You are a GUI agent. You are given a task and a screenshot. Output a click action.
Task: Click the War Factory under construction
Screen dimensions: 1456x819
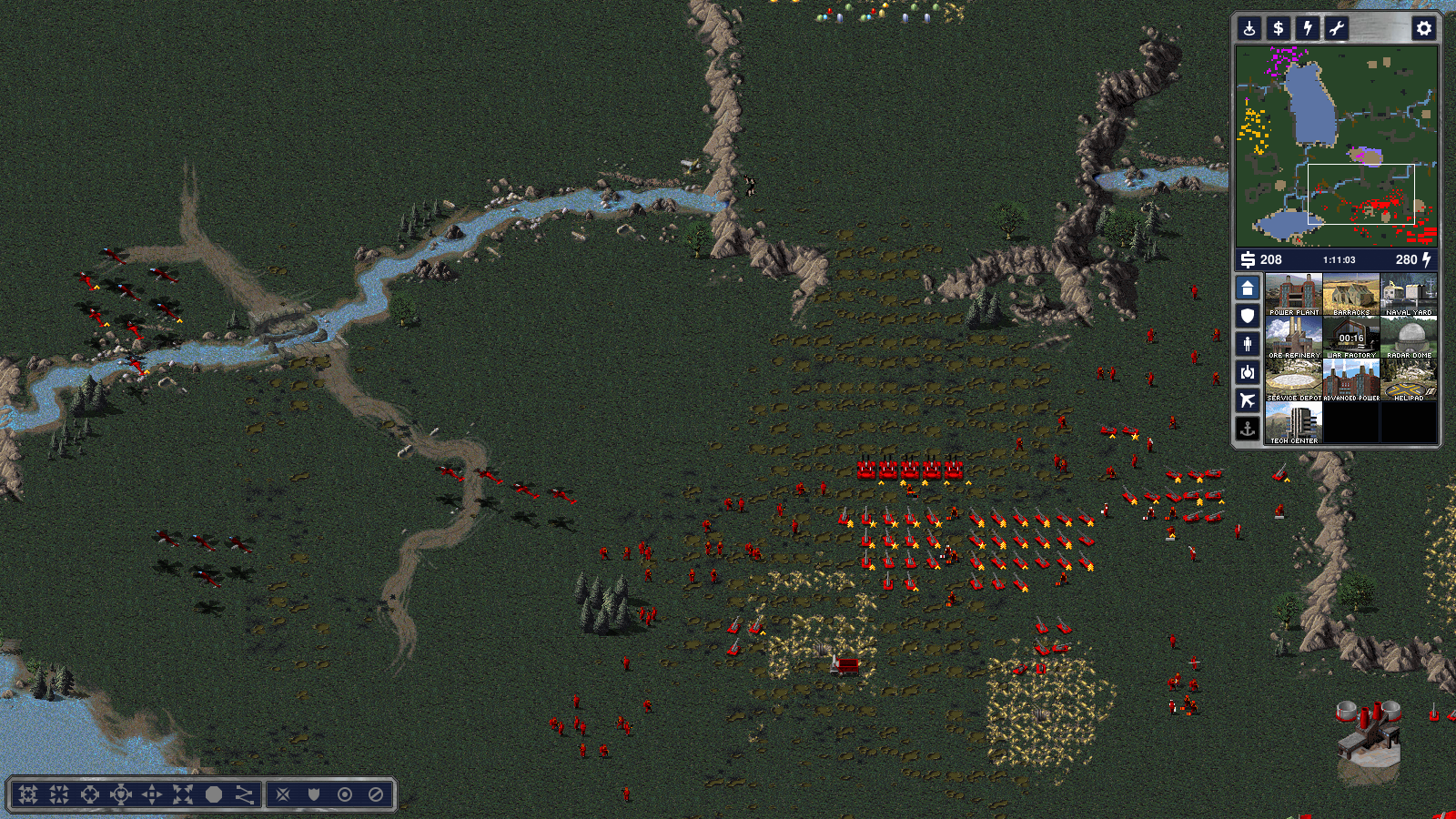click(1351, 337)
